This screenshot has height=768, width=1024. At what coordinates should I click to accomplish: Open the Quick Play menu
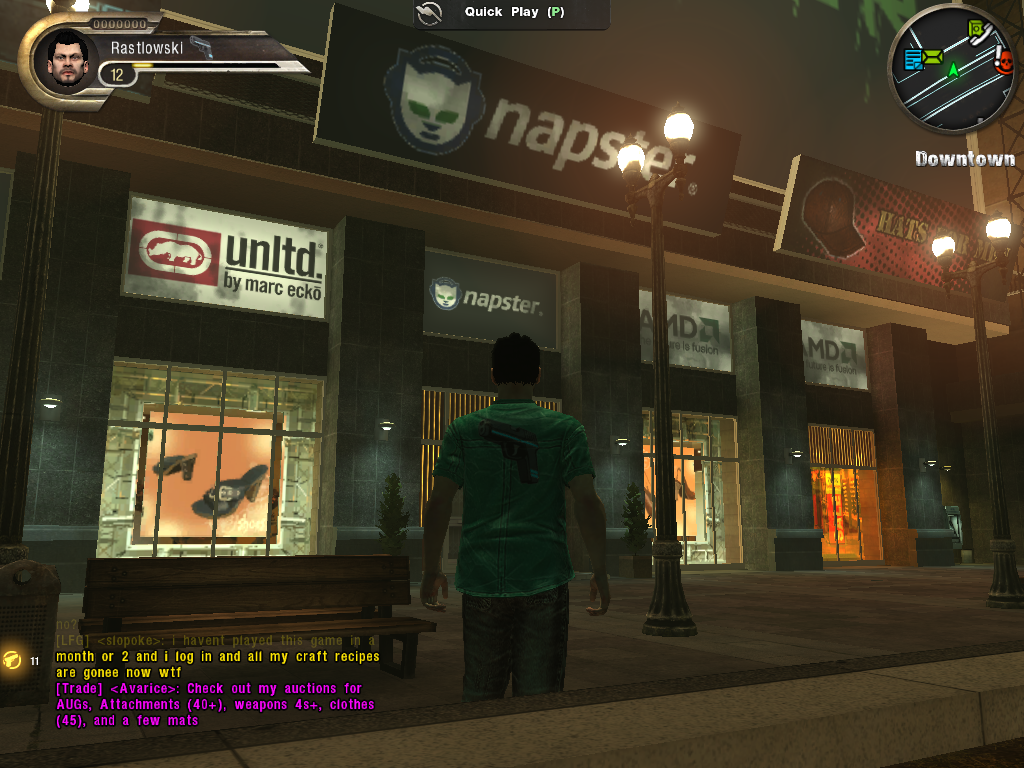coord(512,13)
